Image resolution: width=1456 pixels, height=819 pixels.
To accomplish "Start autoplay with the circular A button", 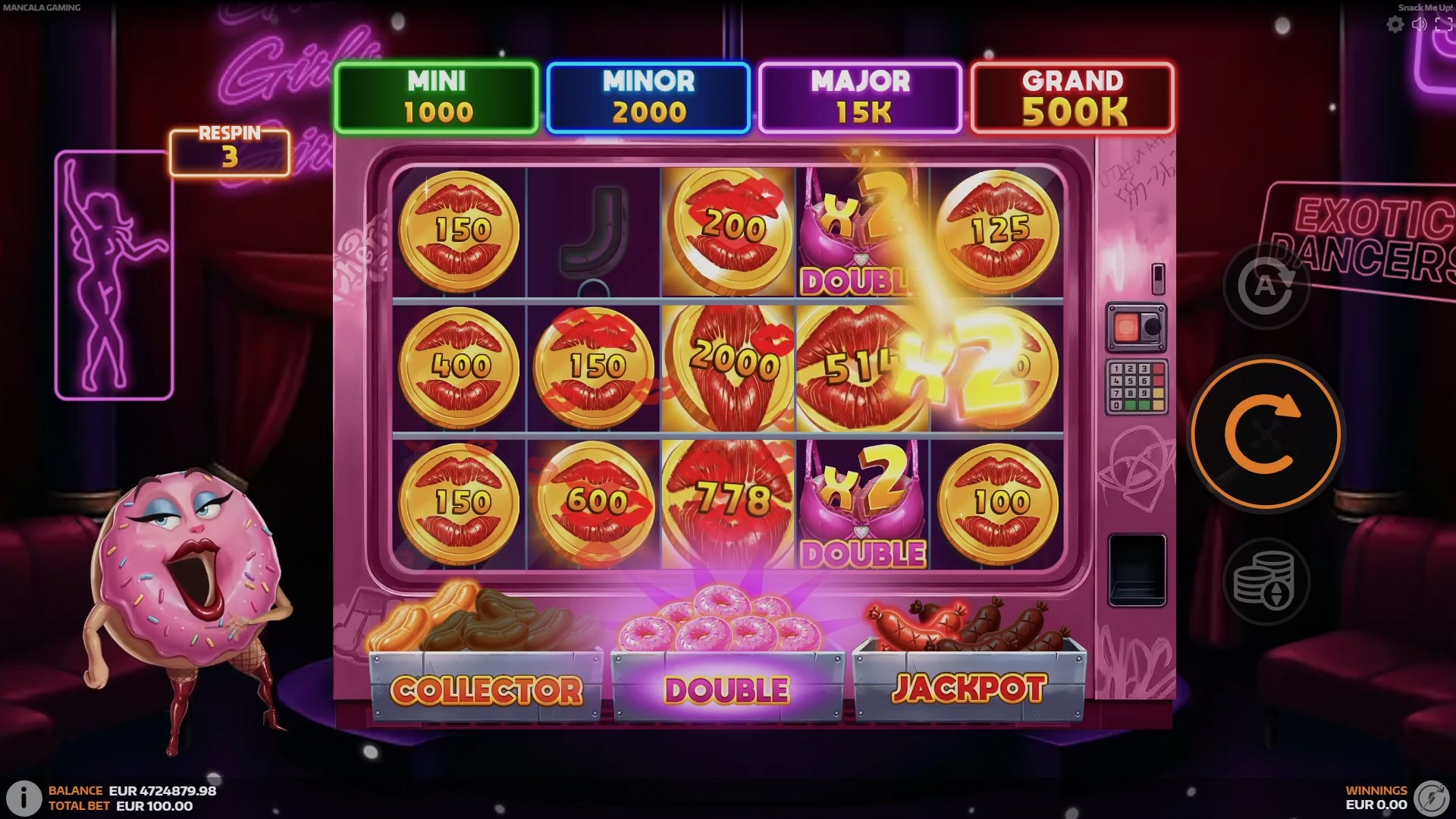I will click(x=1265, y=287).
